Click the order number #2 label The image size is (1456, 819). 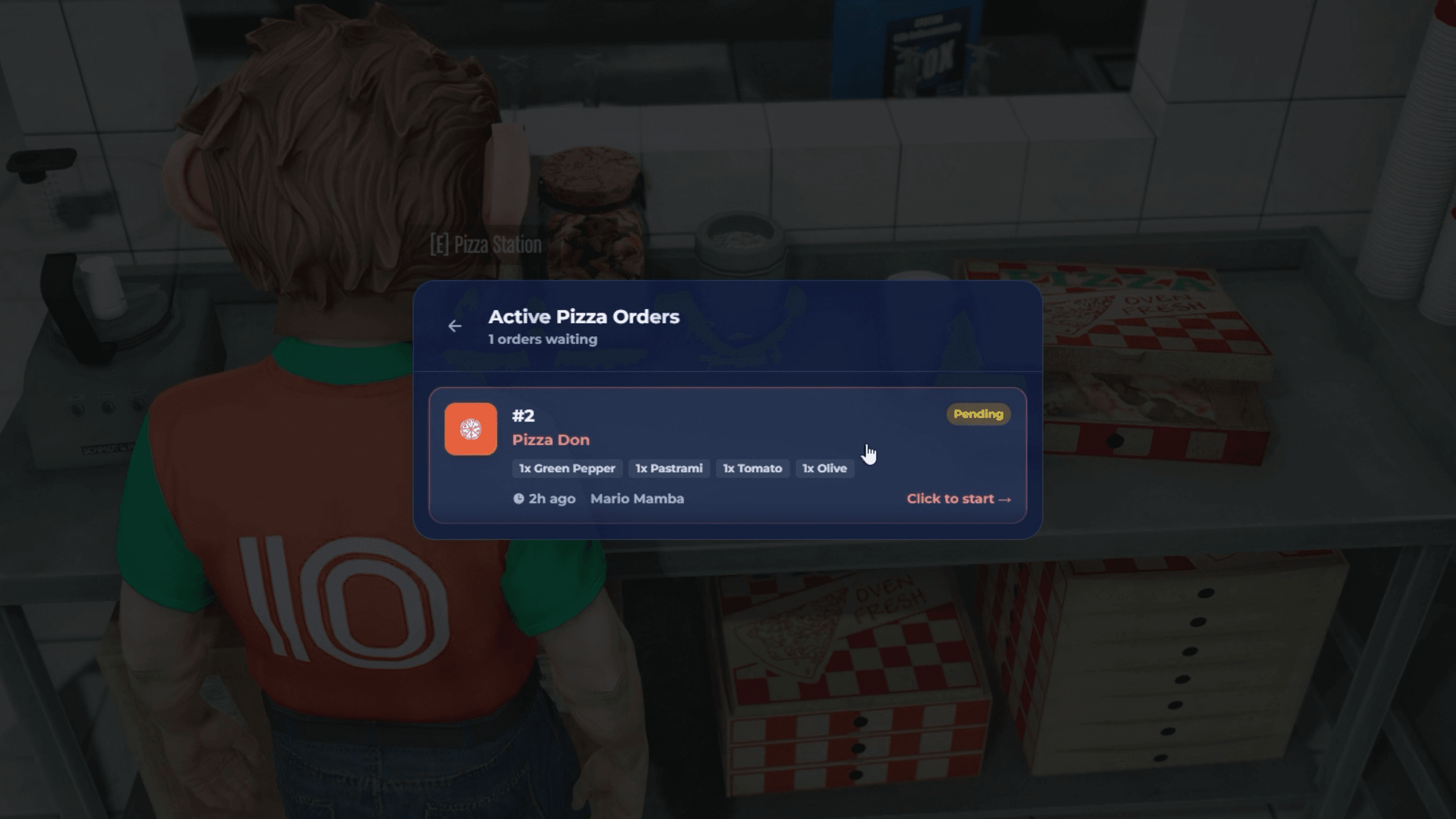click(x=523, y=416)
